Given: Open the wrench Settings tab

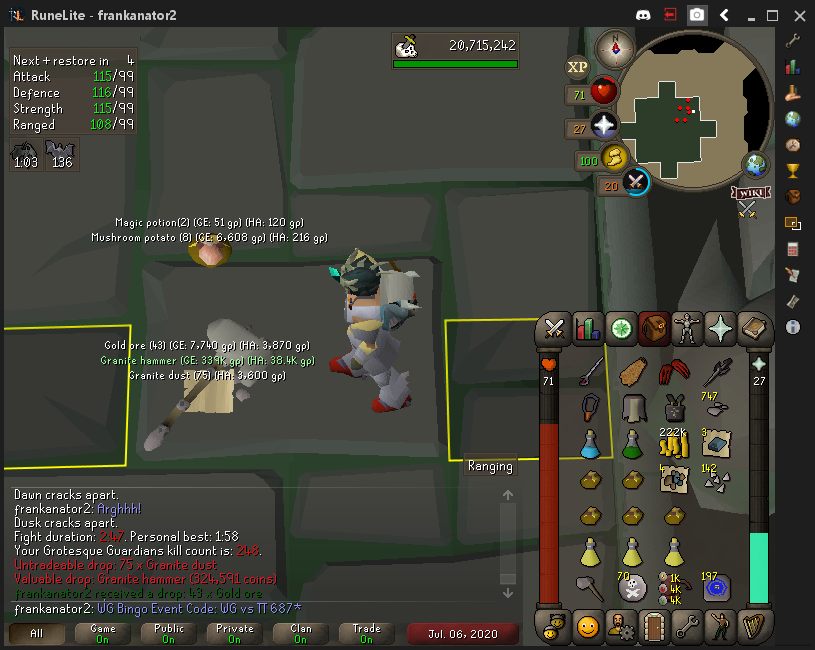Looking at the screenshot, I should coord(687,627).
